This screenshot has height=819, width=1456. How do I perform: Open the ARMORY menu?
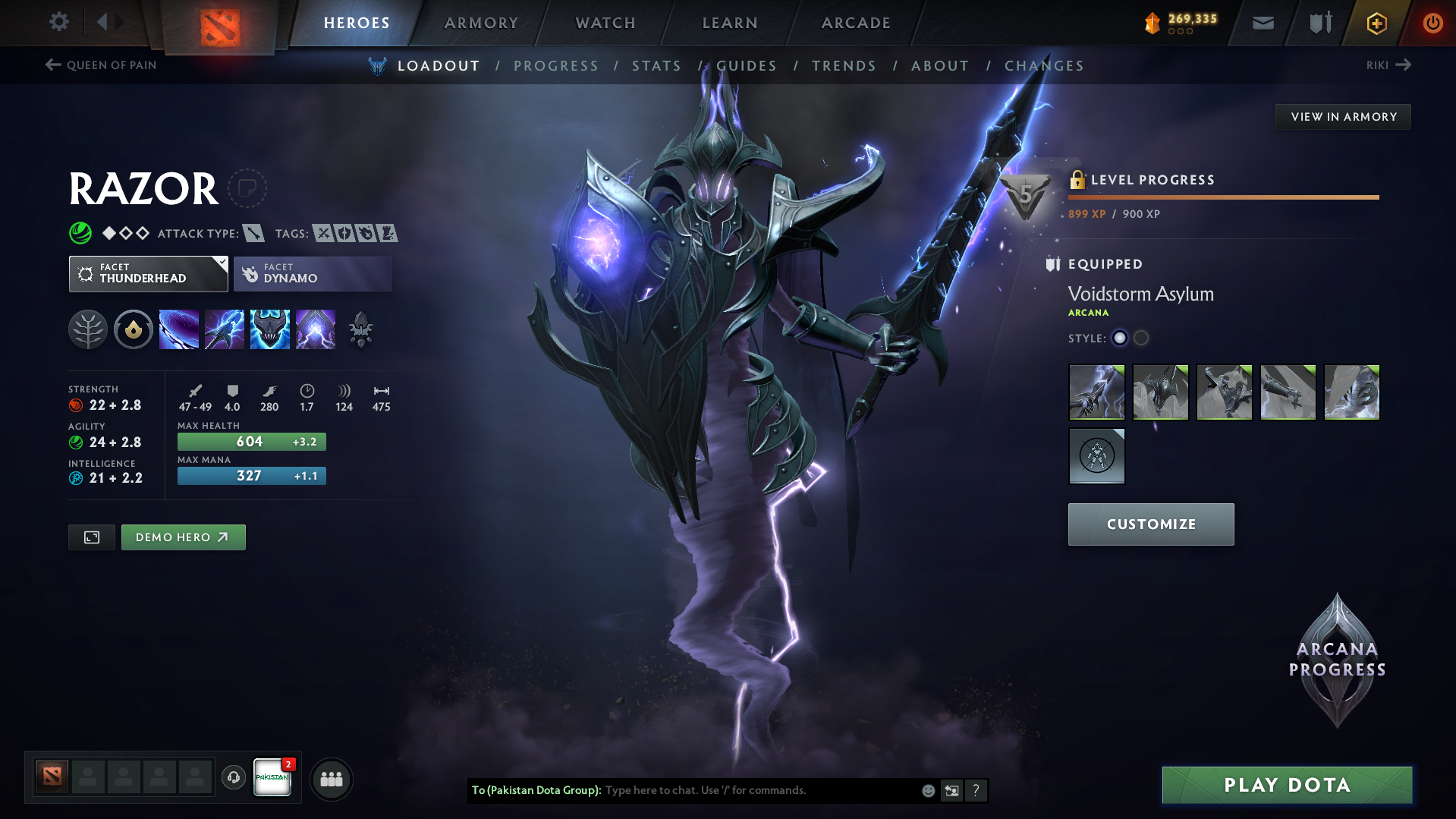pyautogui.click(x=481, y=23)
